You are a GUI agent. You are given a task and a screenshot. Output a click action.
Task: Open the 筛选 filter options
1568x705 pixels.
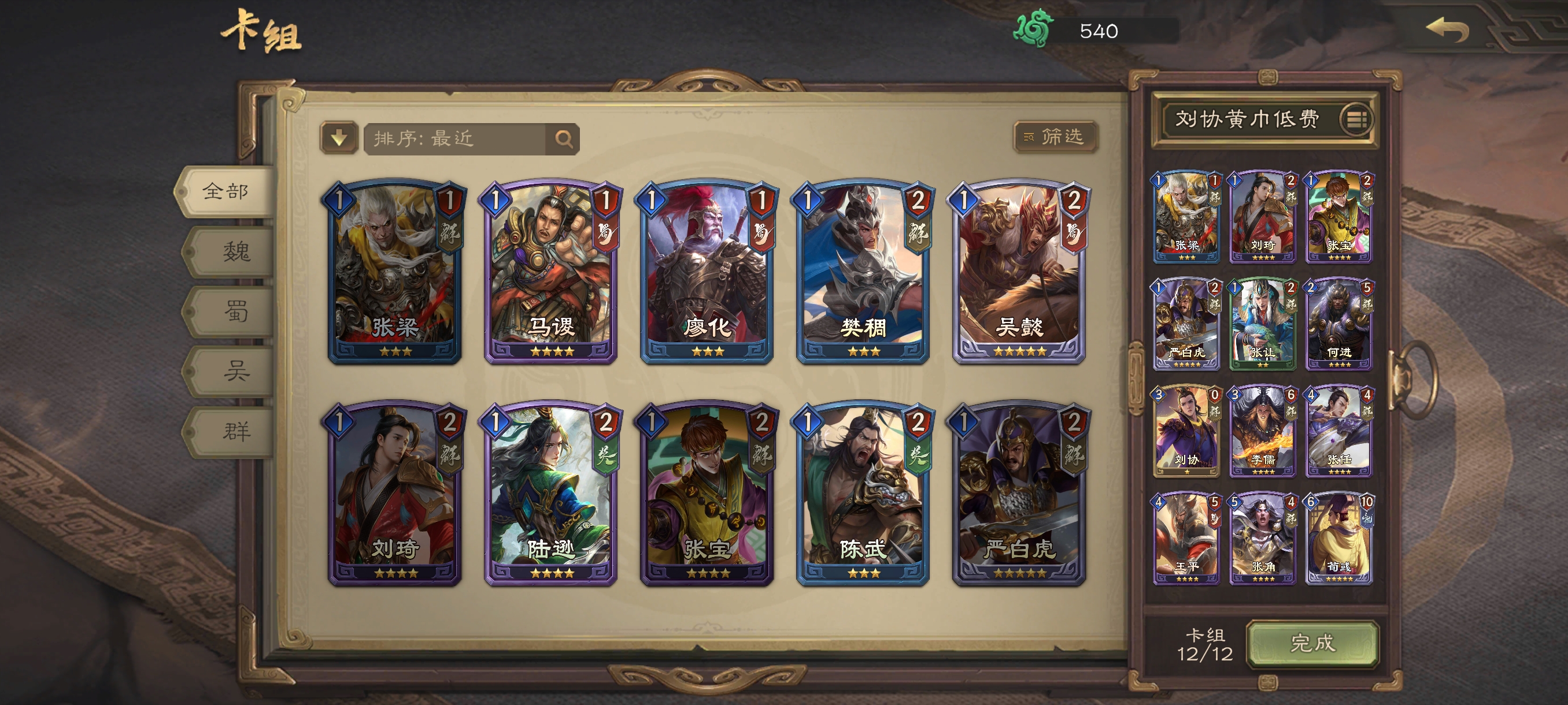point(1056,137)
